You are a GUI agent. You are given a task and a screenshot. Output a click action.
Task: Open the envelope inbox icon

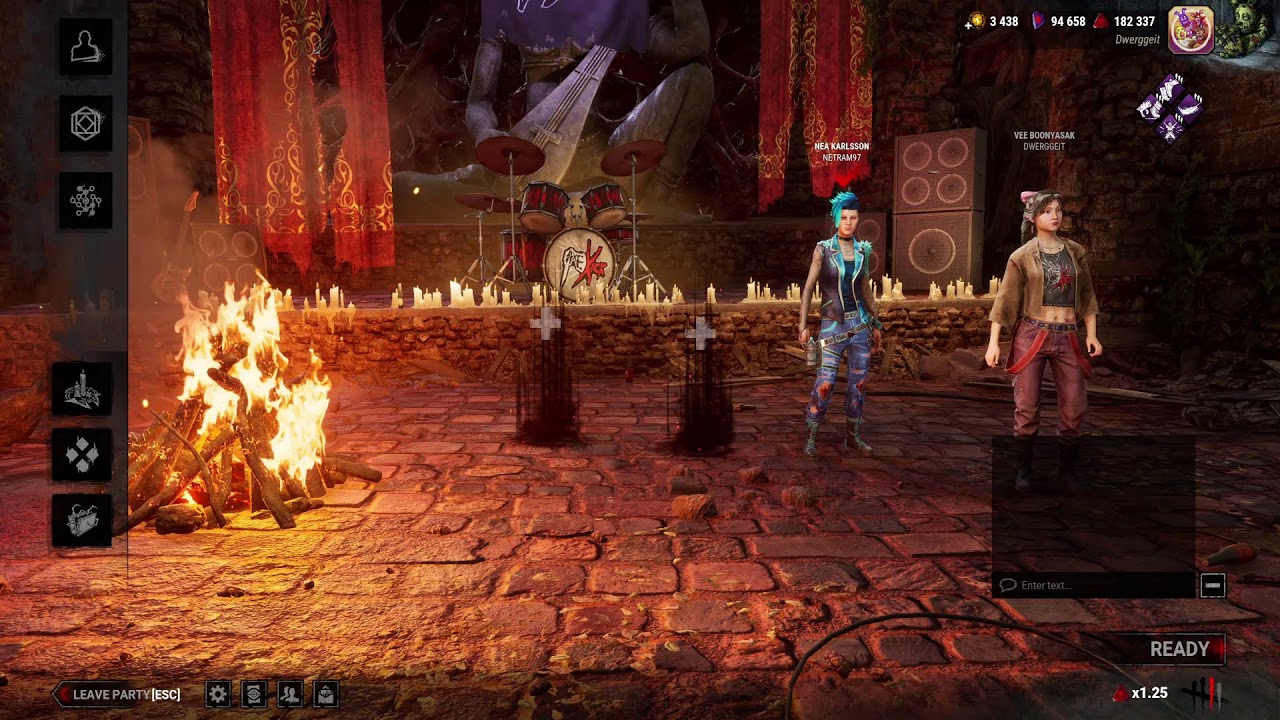tap(325, 694)
